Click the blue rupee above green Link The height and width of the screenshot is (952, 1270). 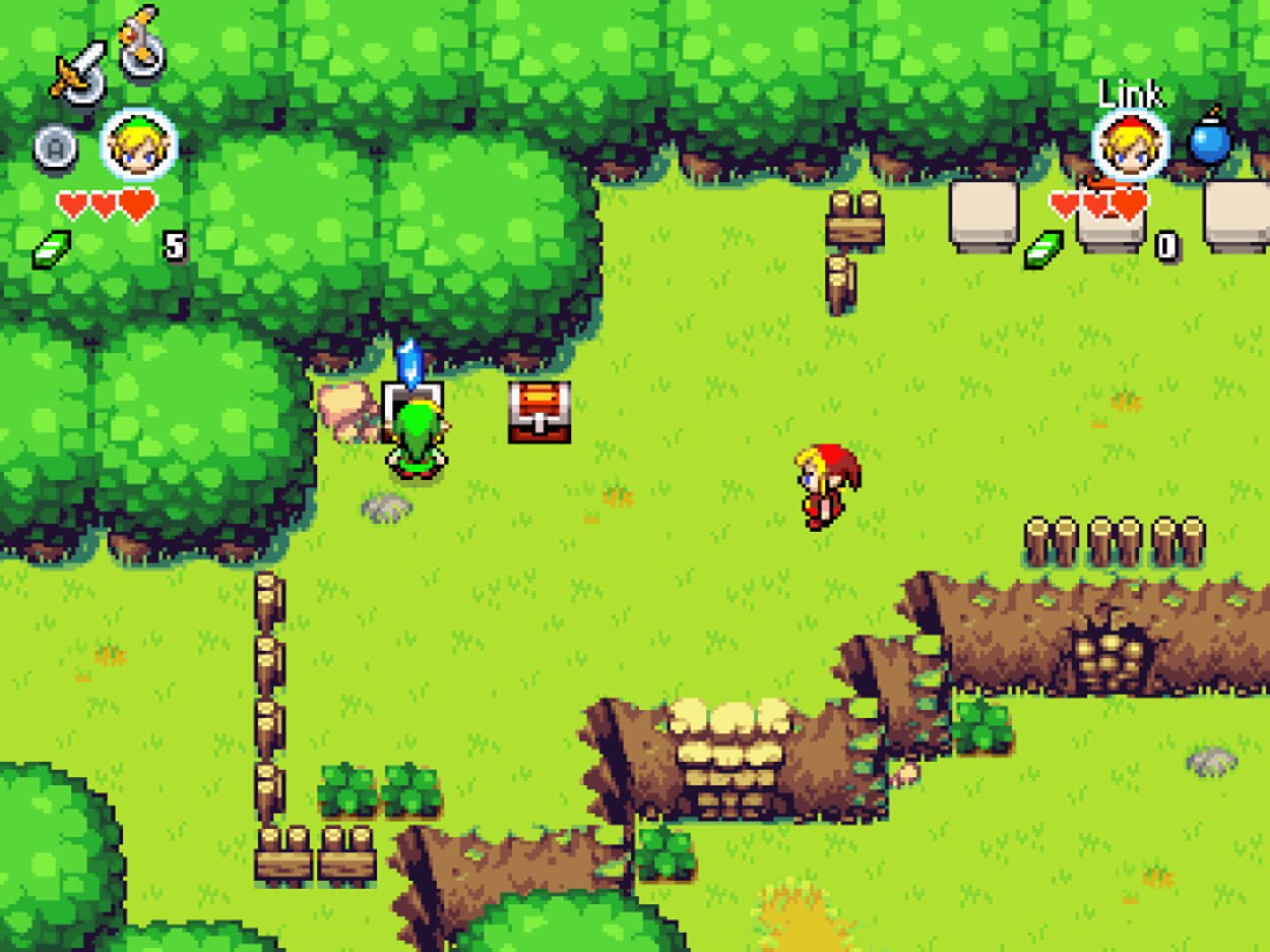coord(408,361)
